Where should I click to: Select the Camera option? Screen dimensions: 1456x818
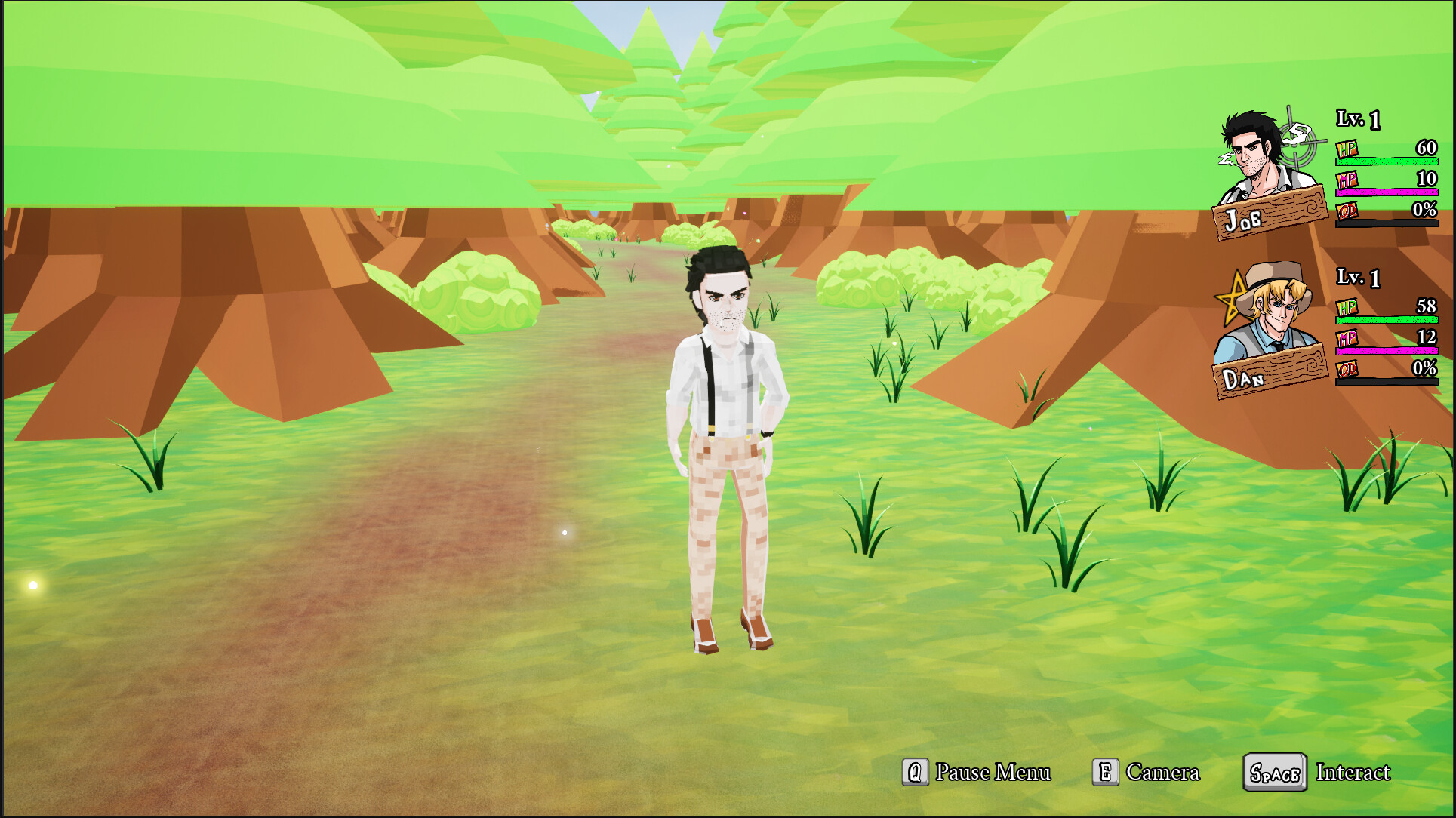tap(1163, 772)
